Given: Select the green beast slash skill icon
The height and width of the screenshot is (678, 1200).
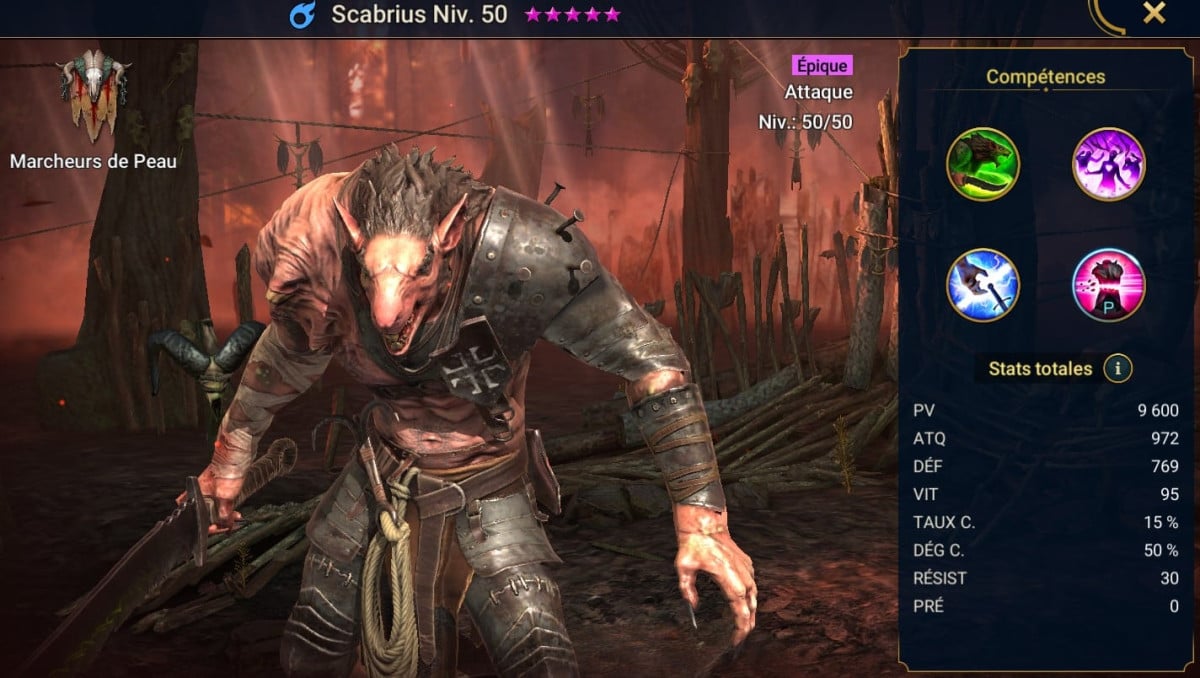Looking at the screenshot, I should pyautogui.click(x=983, y=164).
